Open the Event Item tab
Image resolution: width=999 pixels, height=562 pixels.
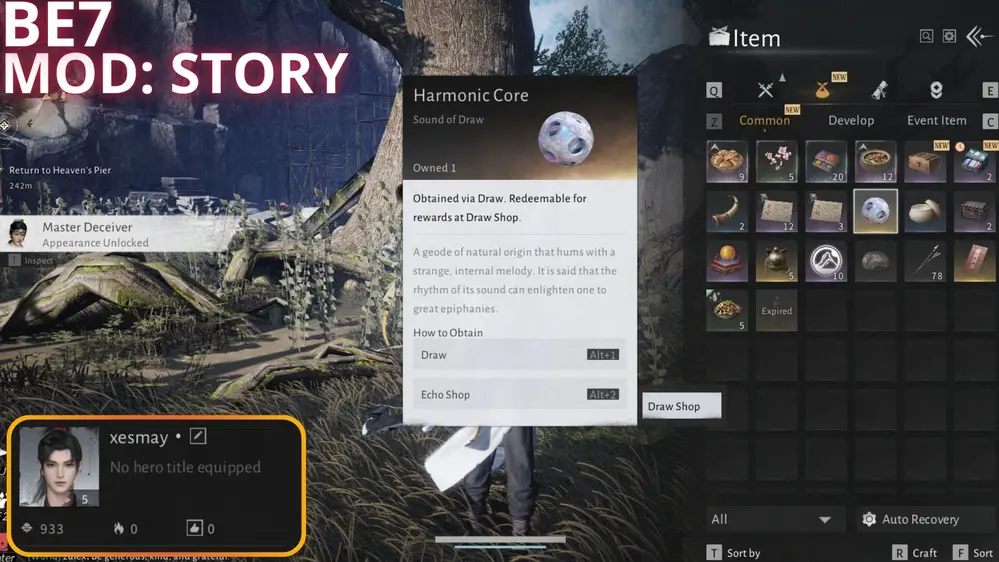coord(936,120)
